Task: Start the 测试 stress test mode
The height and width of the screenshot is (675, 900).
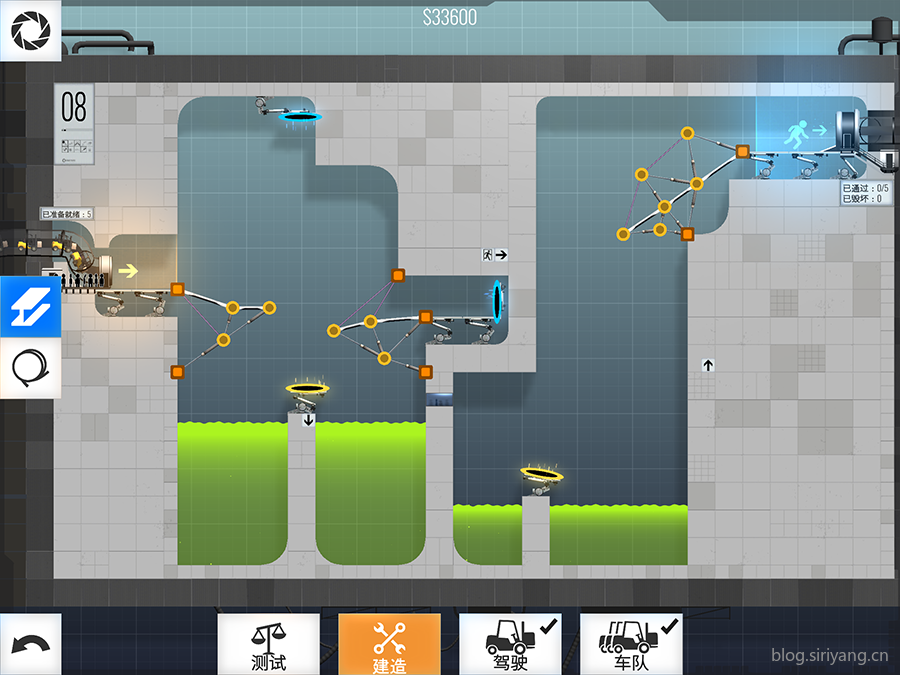Action: tap(269, 644)
